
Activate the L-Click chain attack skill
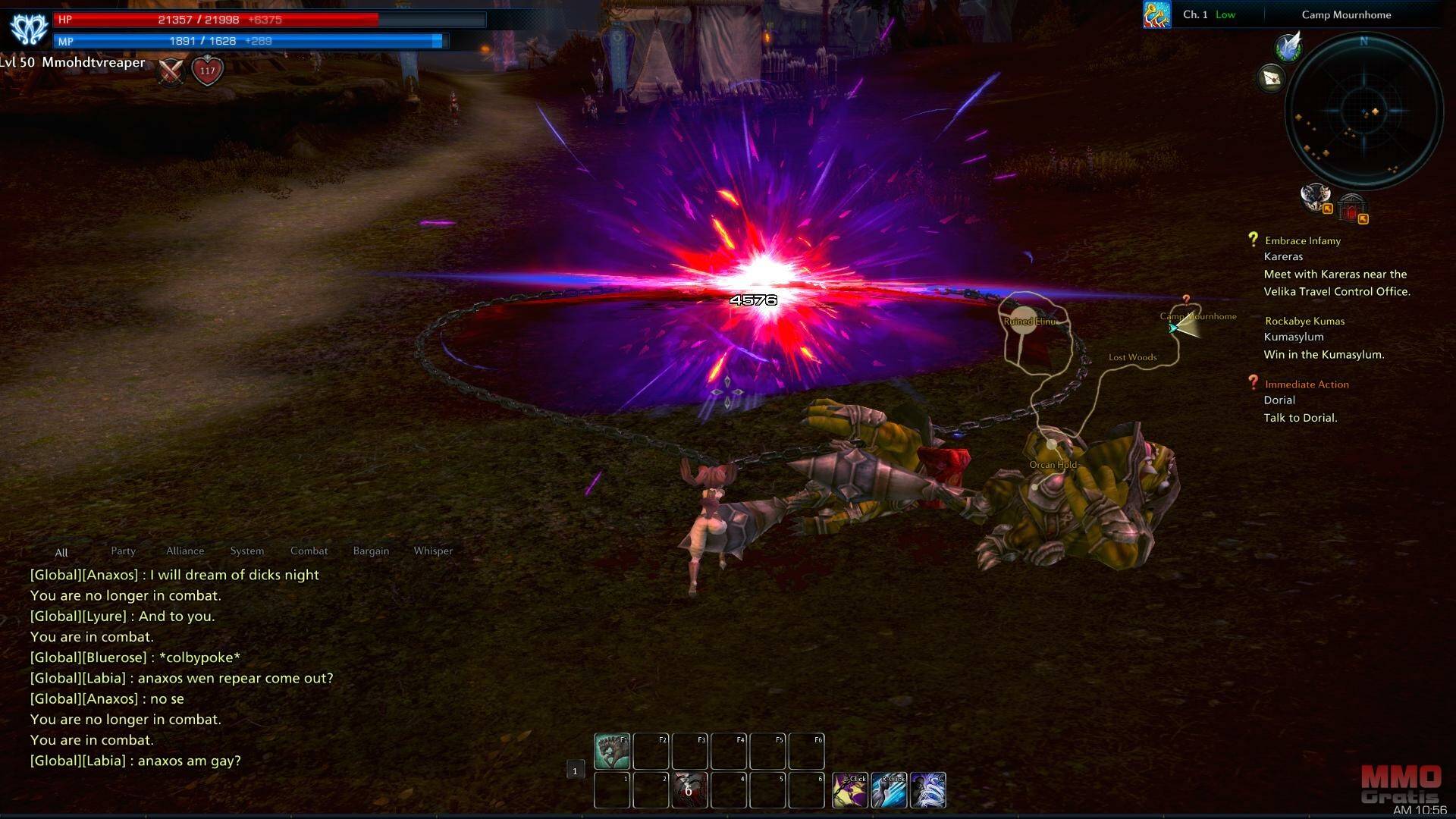click(x=850, y=790)
